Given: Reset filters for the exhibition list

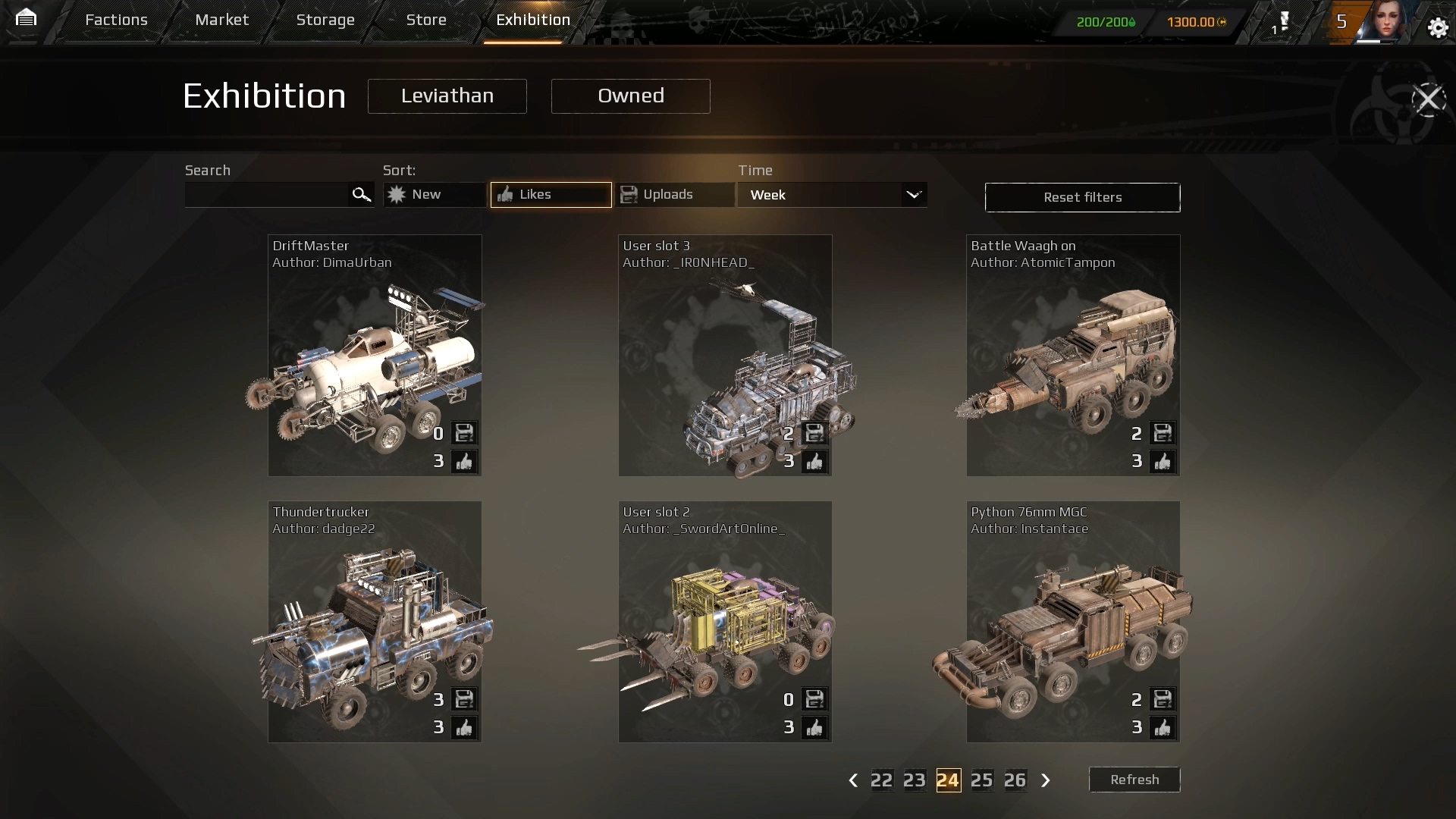Looking at the screenshot, I should coord(1082,197).
